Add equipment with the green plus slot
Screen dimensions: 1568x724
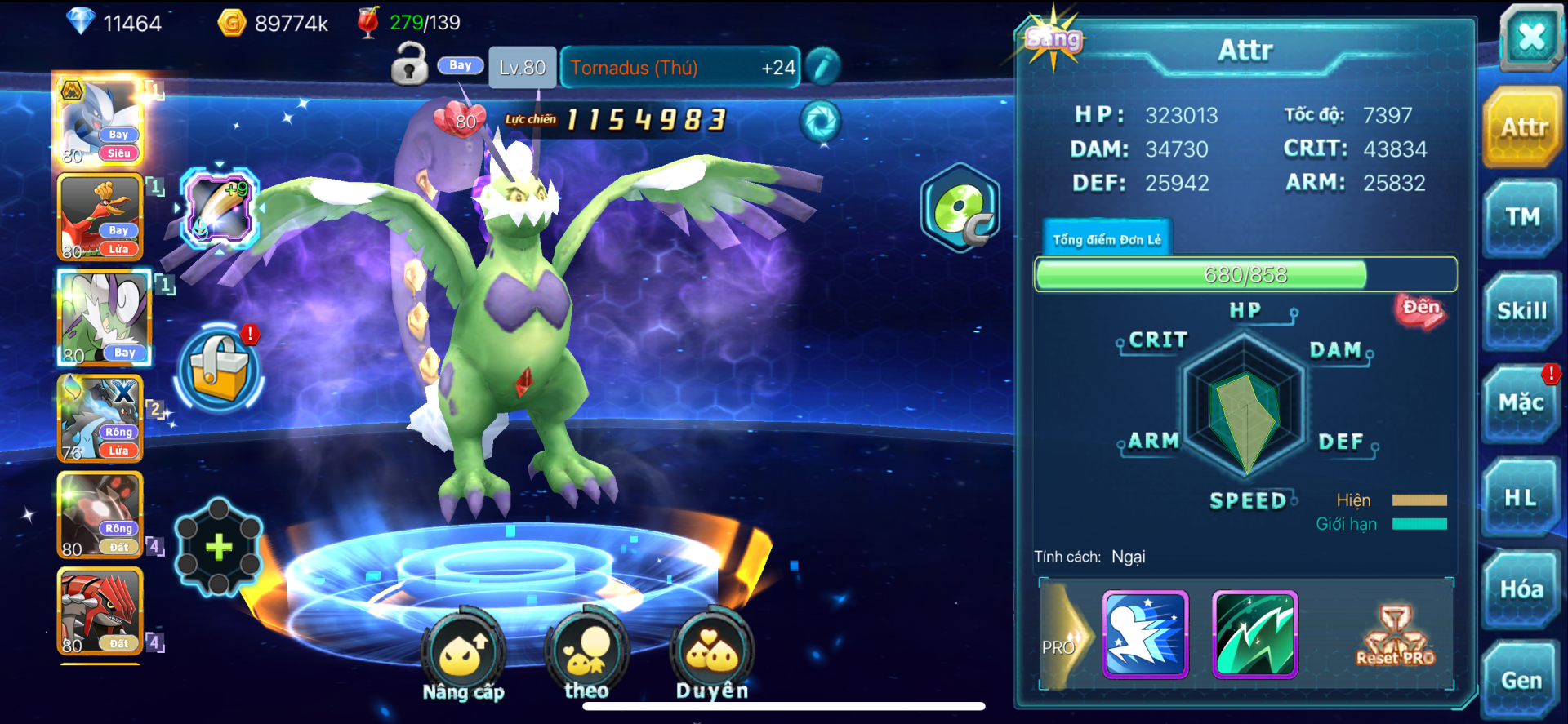219,547
